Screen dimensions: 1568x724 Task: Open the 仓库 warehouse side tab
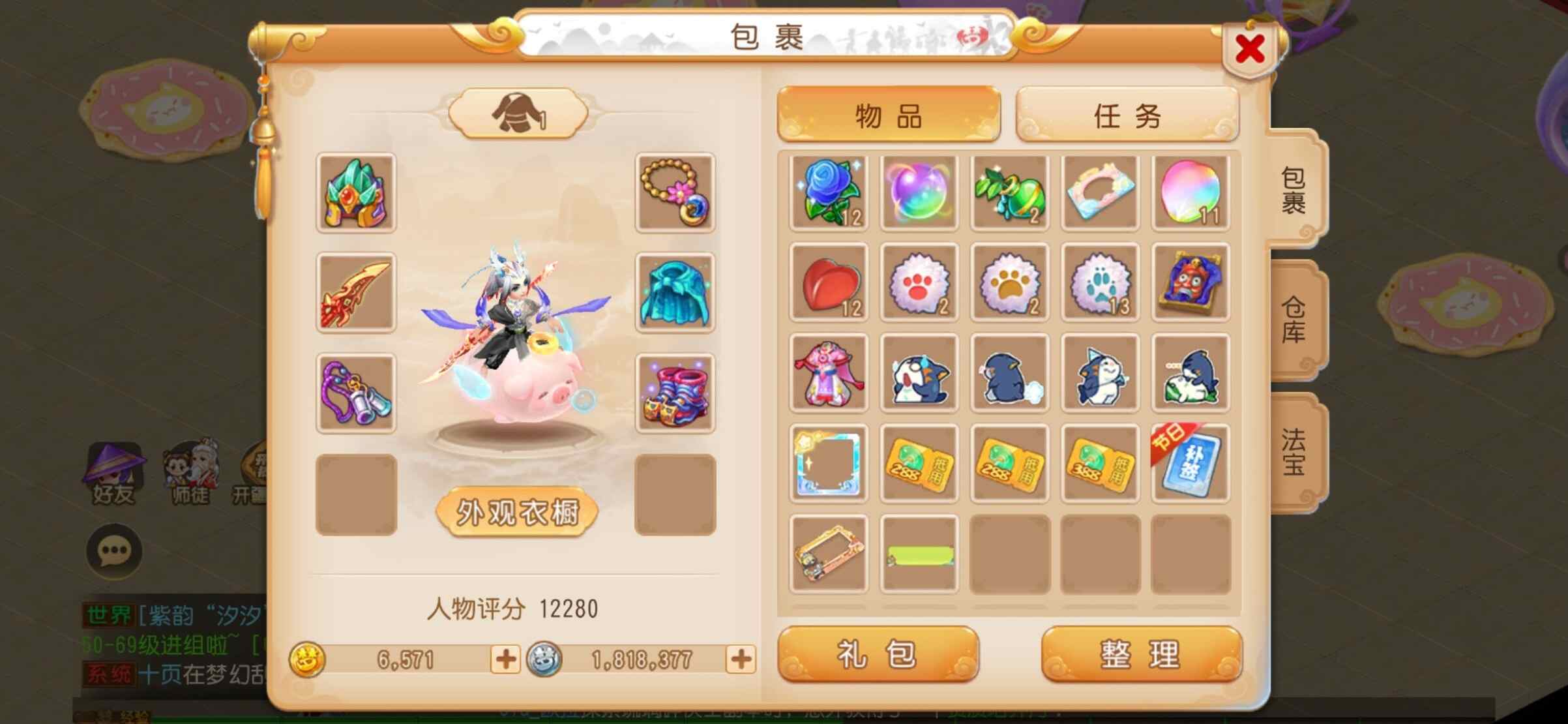tap(1295, 319)
